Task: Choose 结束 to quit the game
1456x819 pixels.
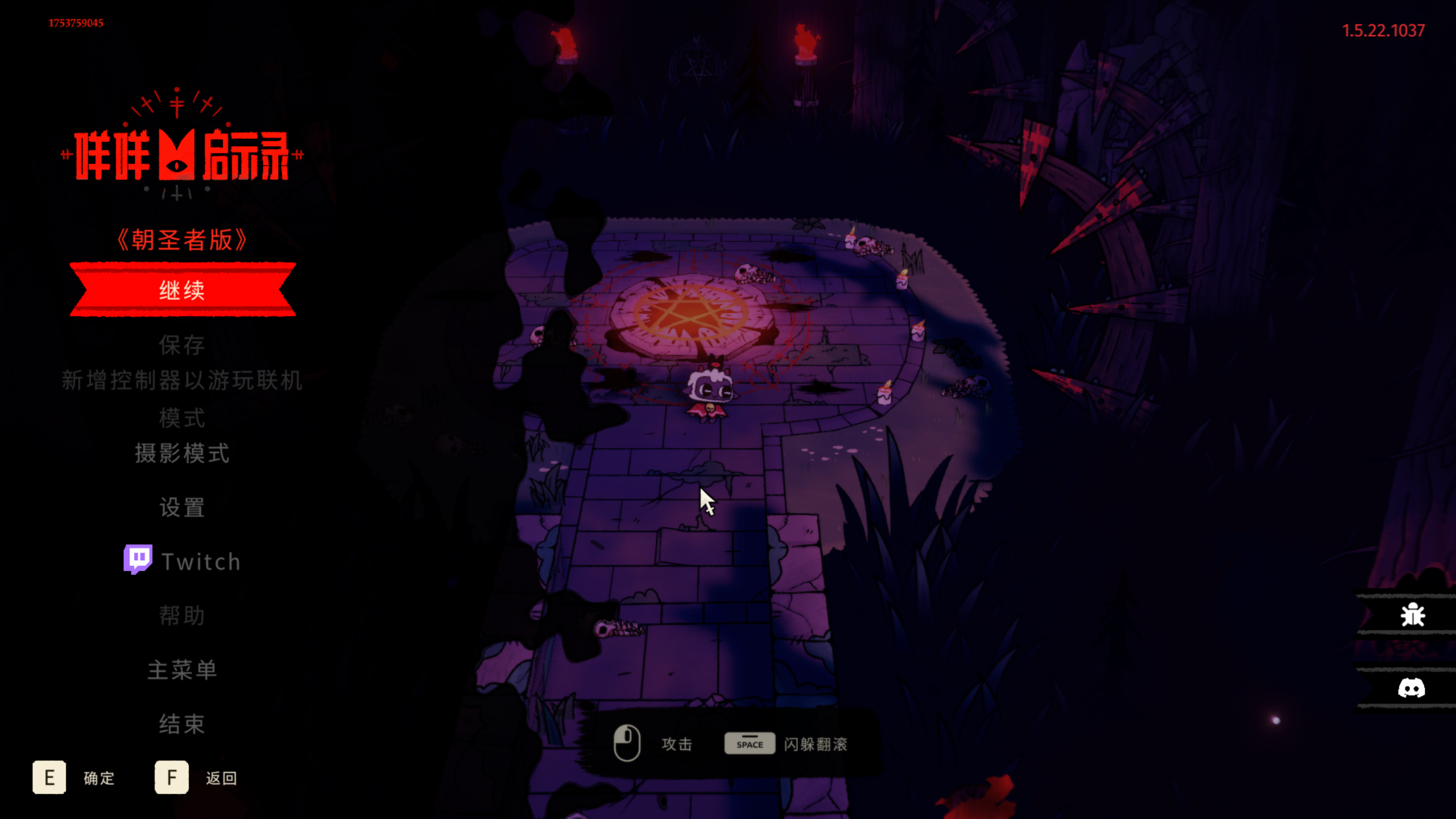Action: 182,724
